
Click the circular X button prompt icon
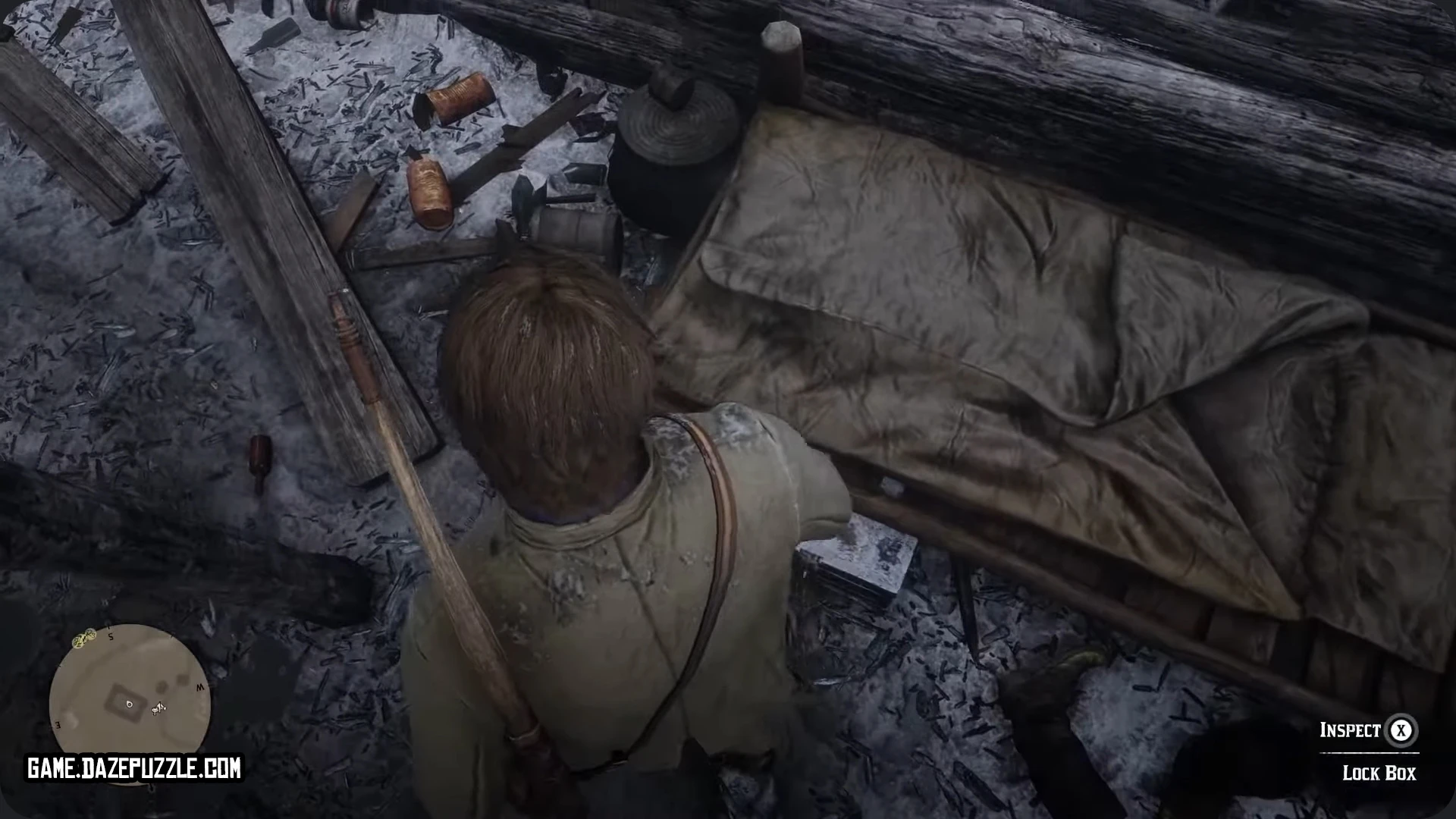(x=1401, y=730)
